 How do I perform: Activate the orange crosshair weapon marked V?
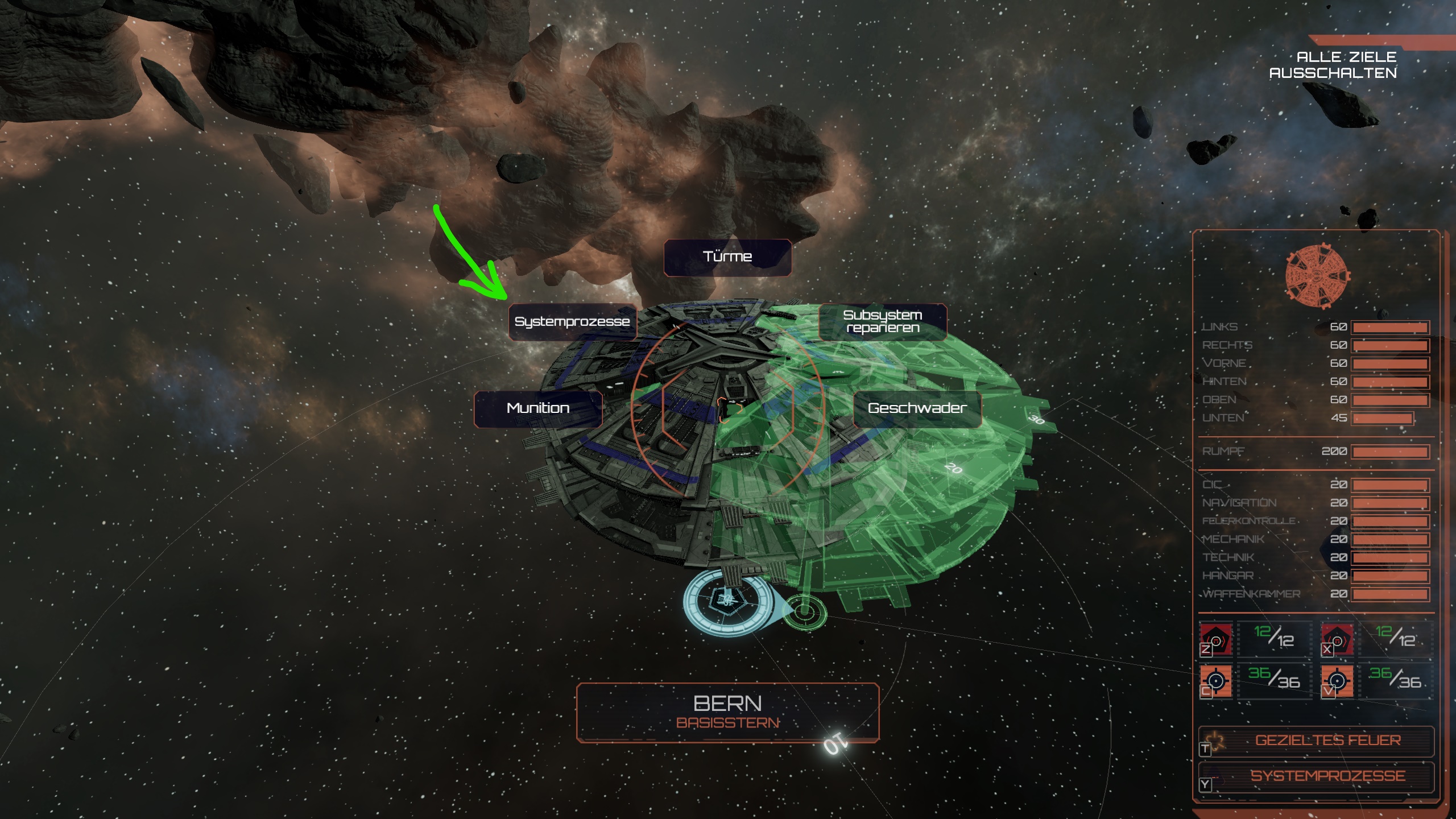(x=1337, y=681)
